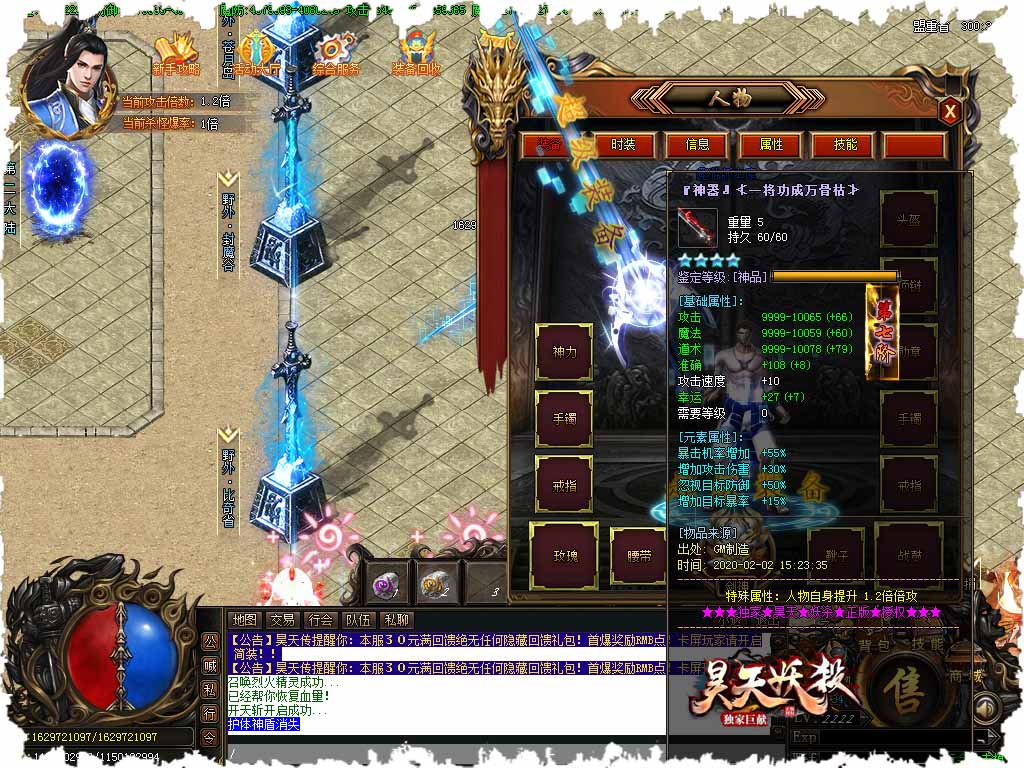Close the 人物 character panel

click(951, 111)
